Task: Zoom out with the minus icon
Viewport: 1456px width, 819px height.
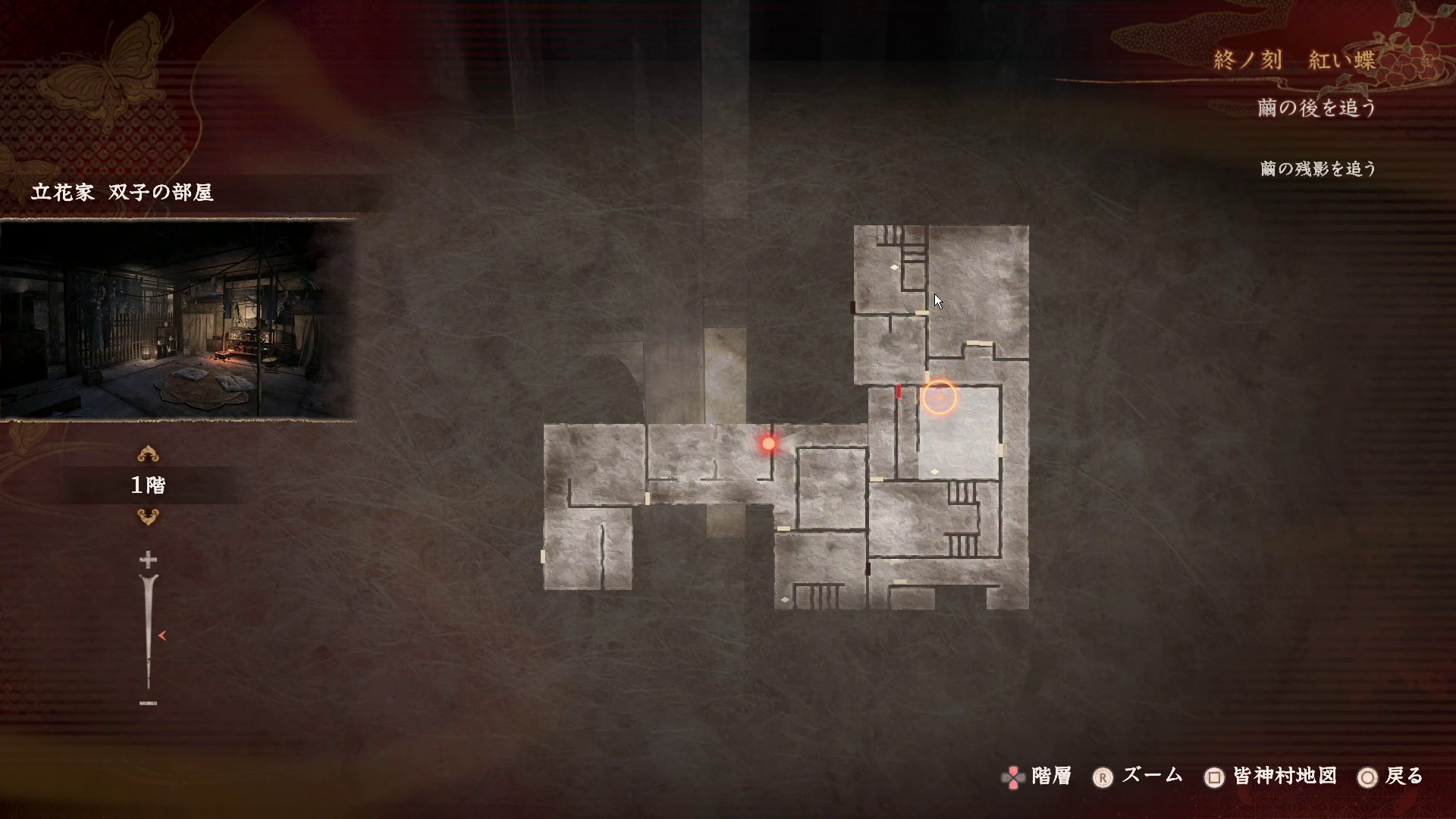Action: (148, 703)
